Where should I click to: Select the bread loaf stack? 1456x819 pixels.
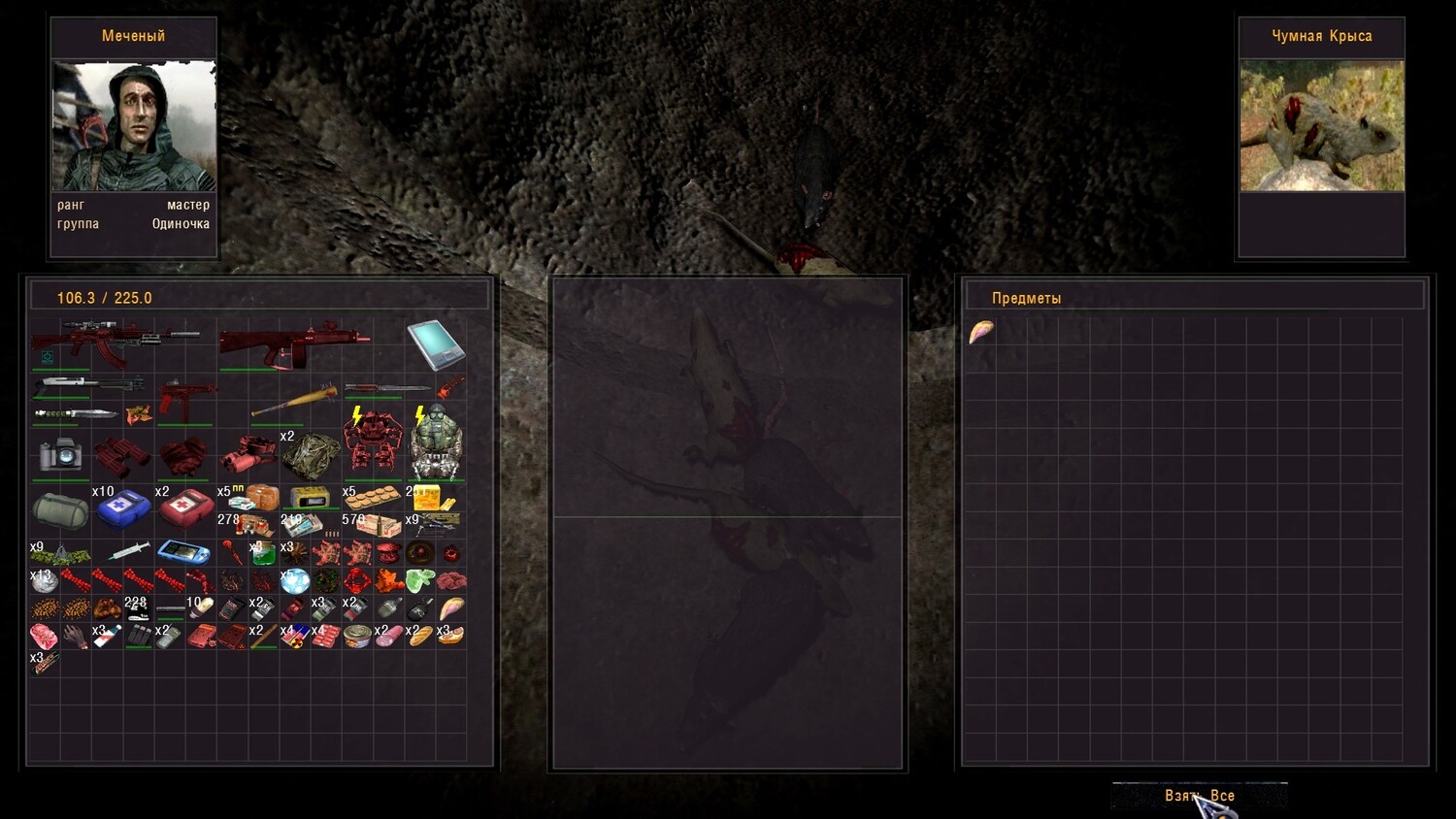click(x=420, y=637)
